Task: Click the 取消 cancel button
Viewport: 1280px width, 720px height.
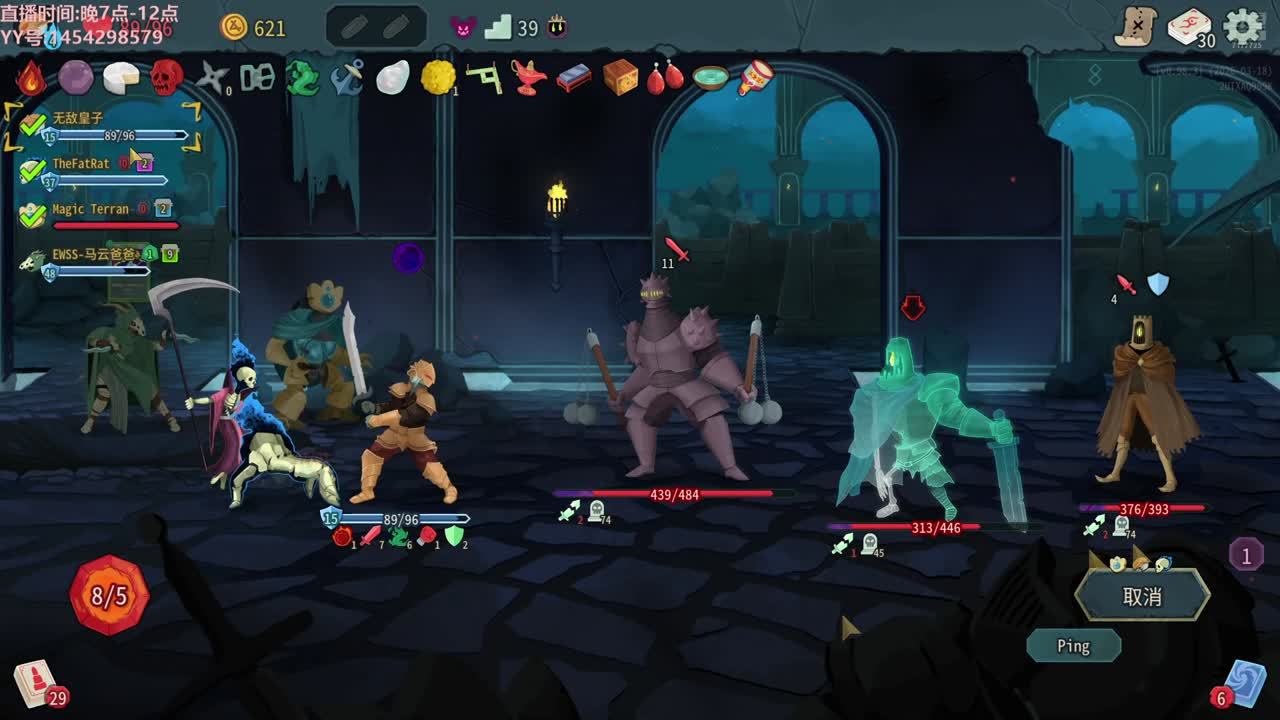Action: (x=1142, y=597)
